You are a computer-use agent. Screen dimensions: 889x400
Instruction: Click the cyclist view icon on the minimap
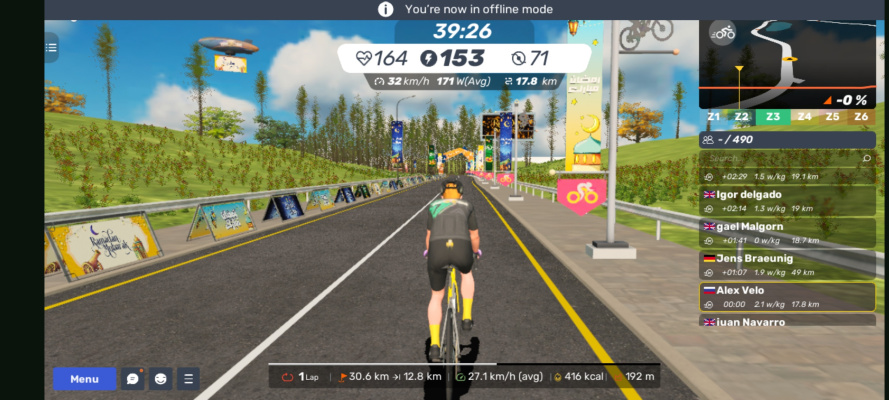723,33
